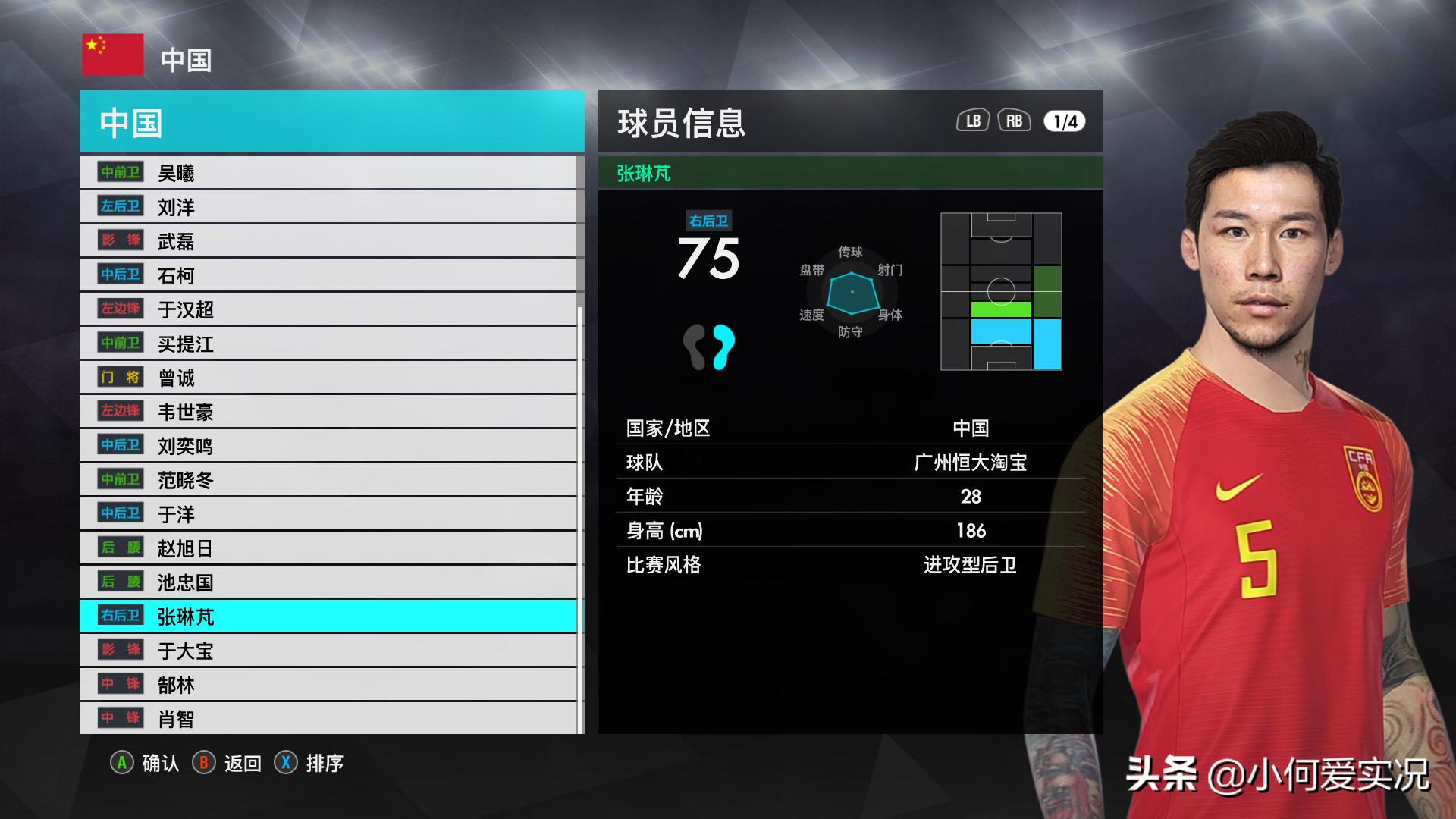The height and width of the screenshot is (819, 1456).
Task: Select winger 于汉超 in the squad list
Action: [x=328, y=309]
